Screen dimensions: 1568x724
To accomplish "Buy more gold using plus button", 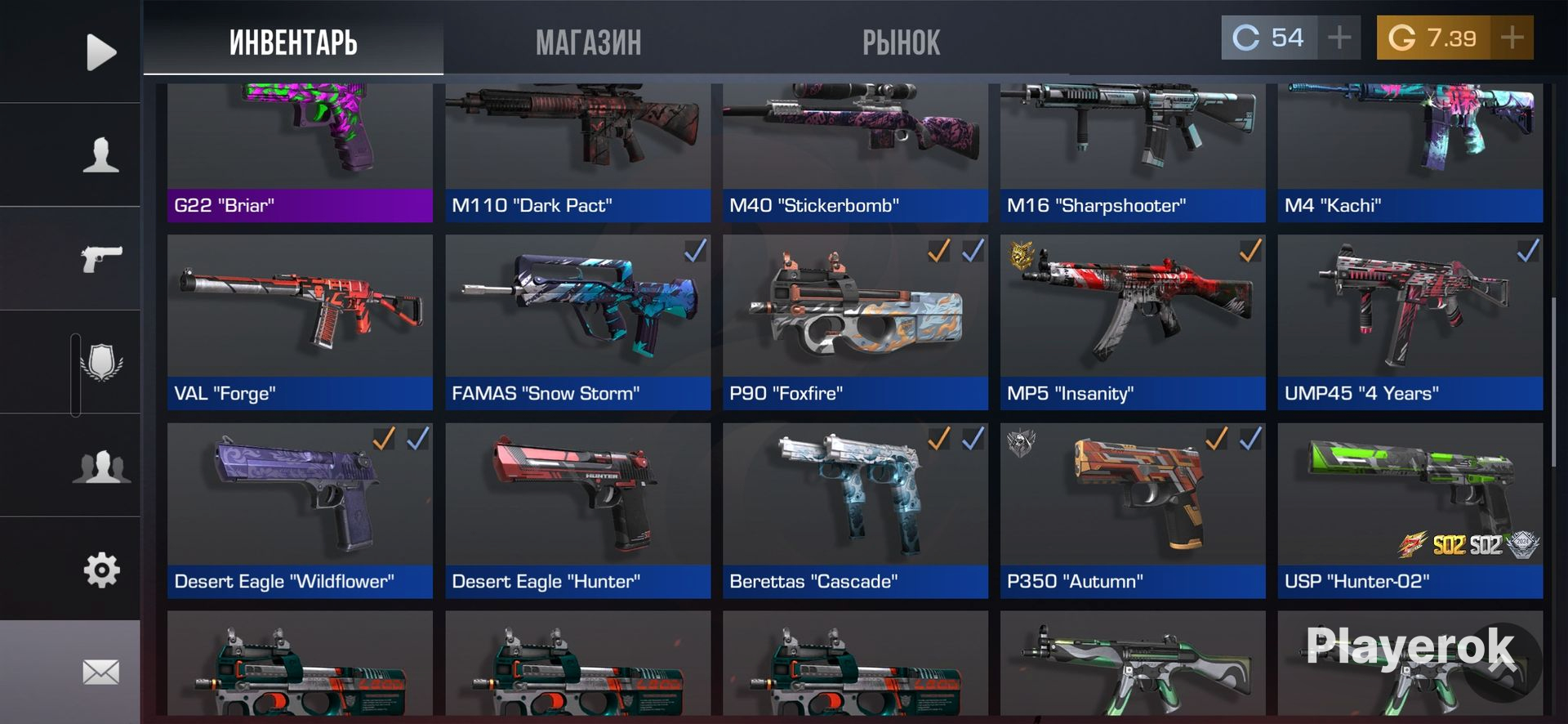I will 1512,38.
